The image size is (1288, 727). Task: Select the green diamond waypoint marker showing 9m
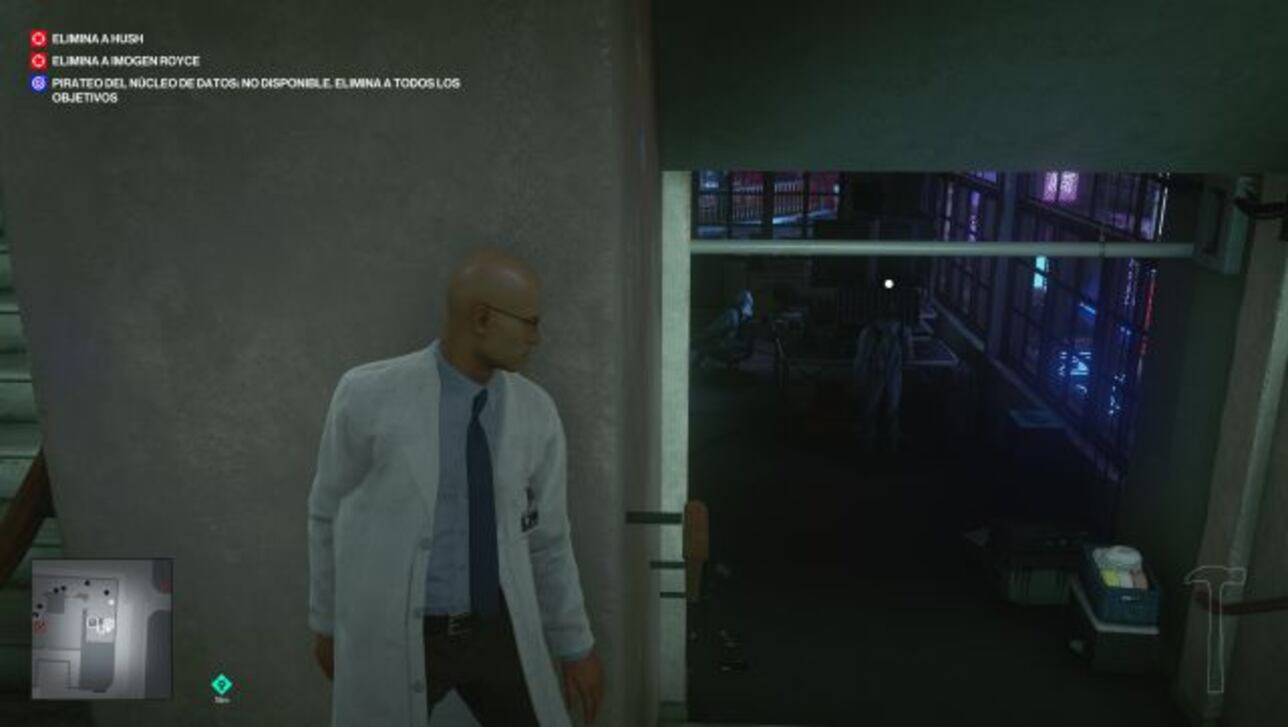pyautogui.click(x=220, y=681)
